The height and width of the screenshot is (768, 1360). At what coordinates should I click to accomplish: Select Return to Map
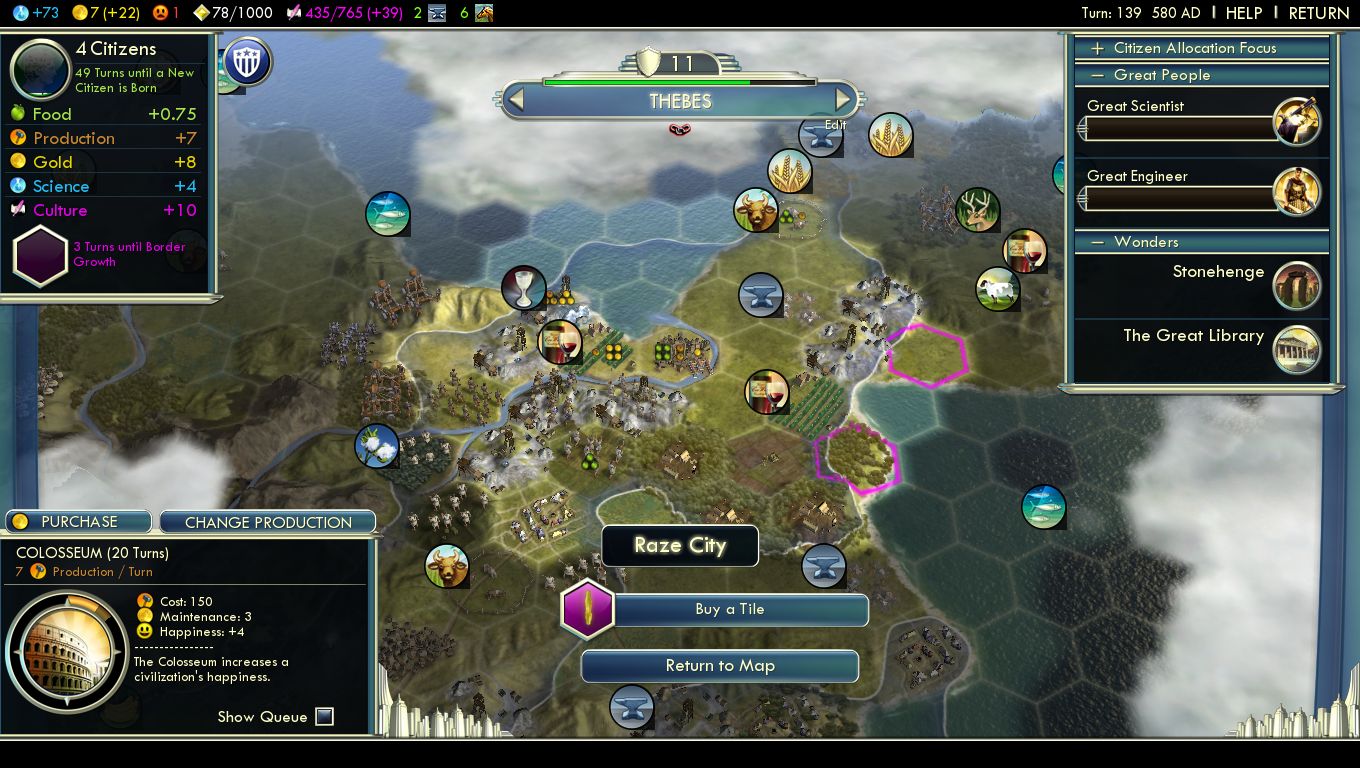(x=720, y=666)
